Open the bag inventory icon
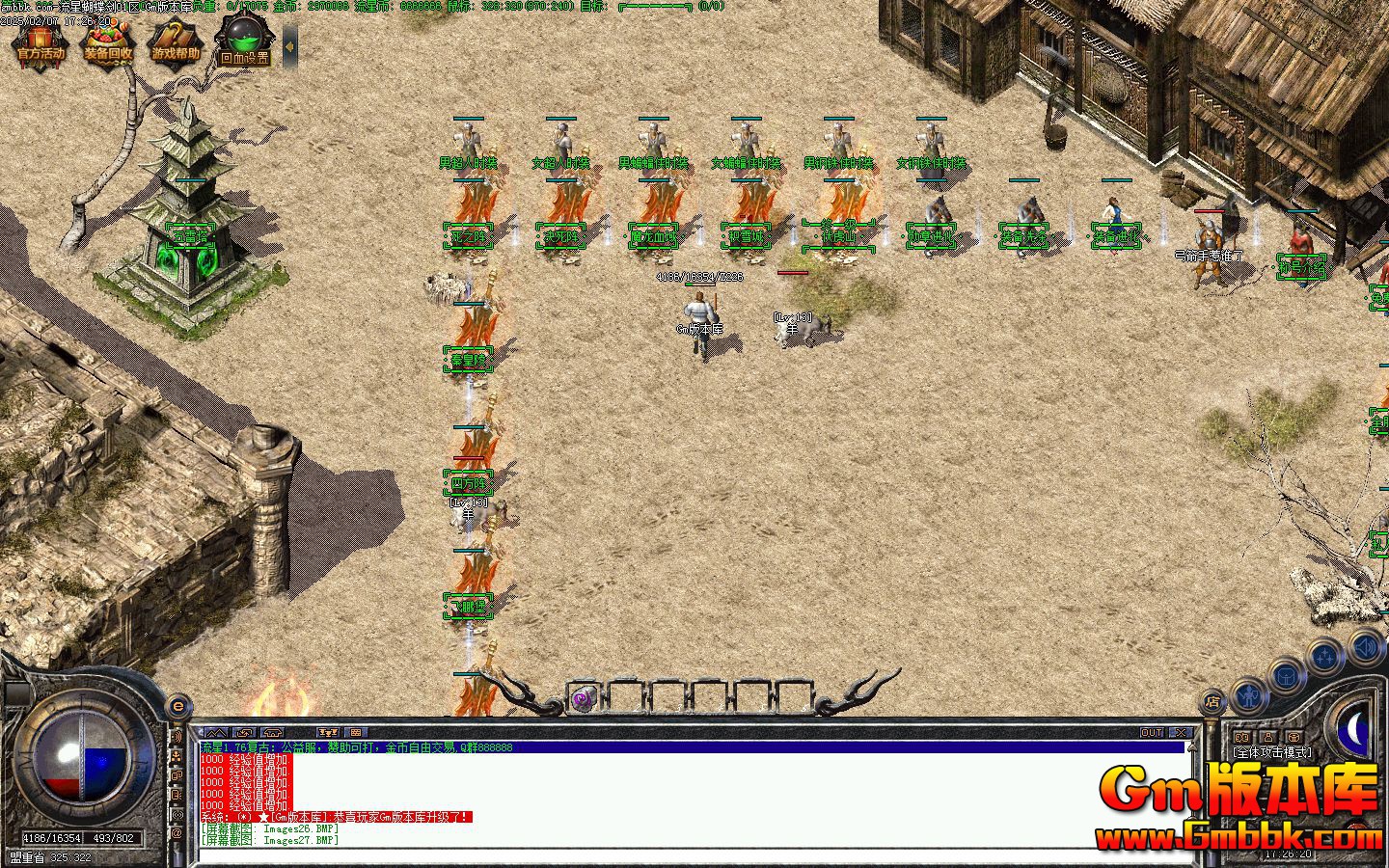The image size is (1389, 868). [1288, 675]
